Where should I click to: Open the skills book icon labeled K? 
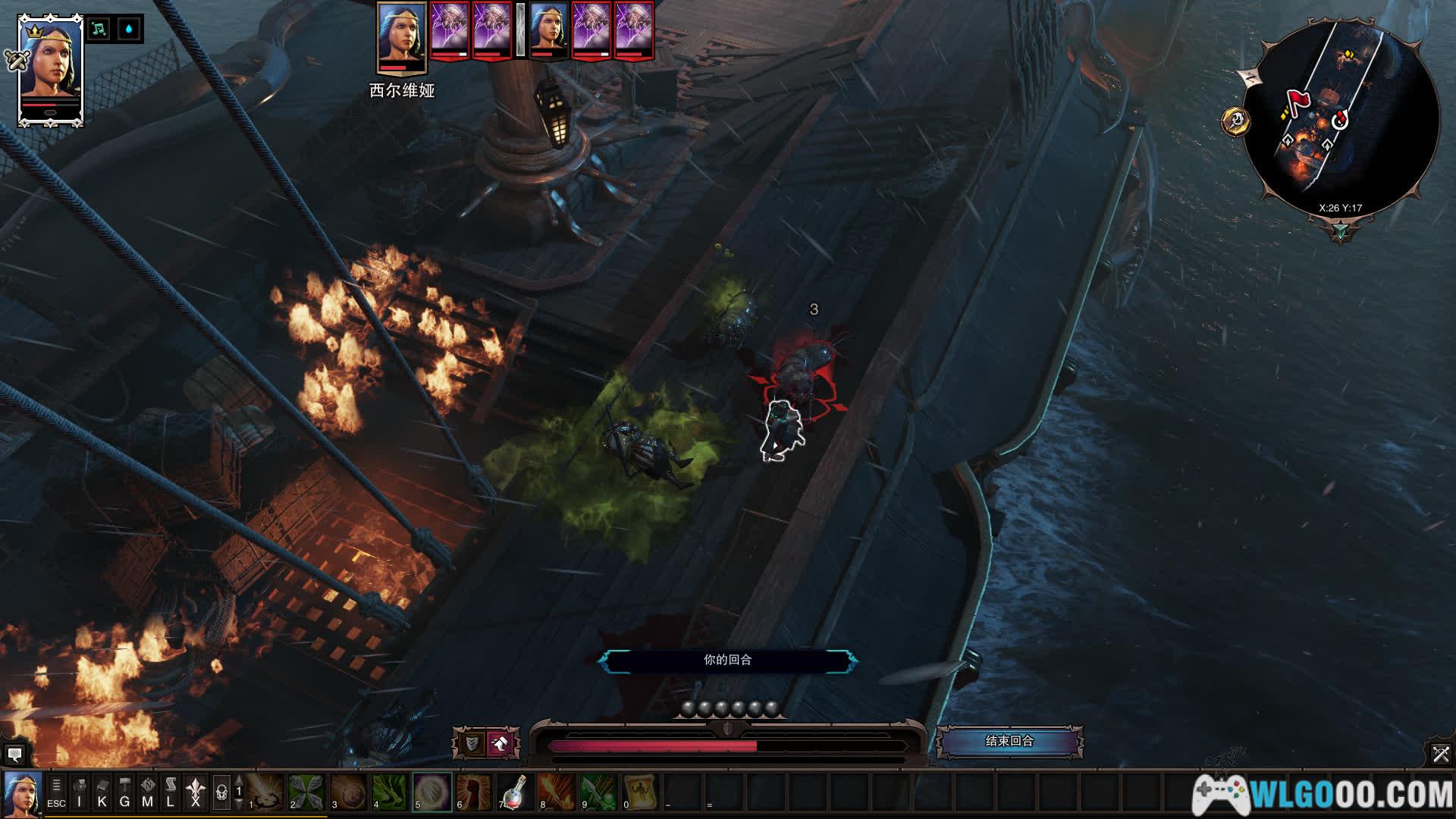(102, 792)
